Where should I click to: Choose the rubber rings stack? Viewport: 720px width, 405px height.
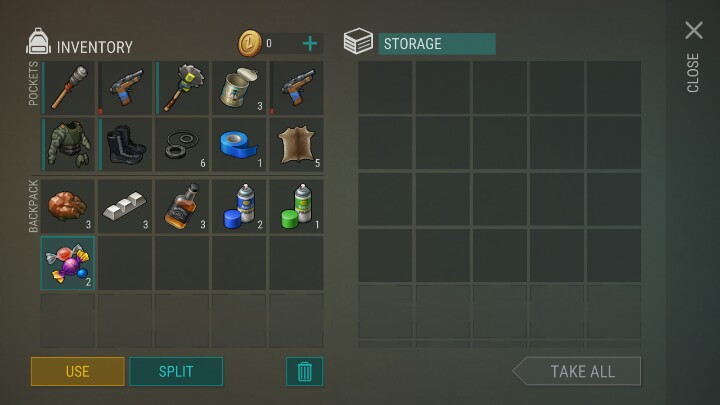click(x=182, y=145)
